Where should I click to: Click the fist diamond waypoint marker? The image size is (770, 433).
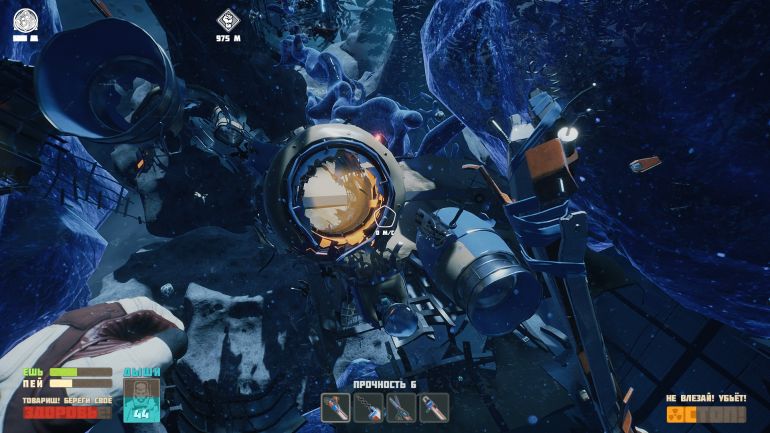click(x=229, y=19)
